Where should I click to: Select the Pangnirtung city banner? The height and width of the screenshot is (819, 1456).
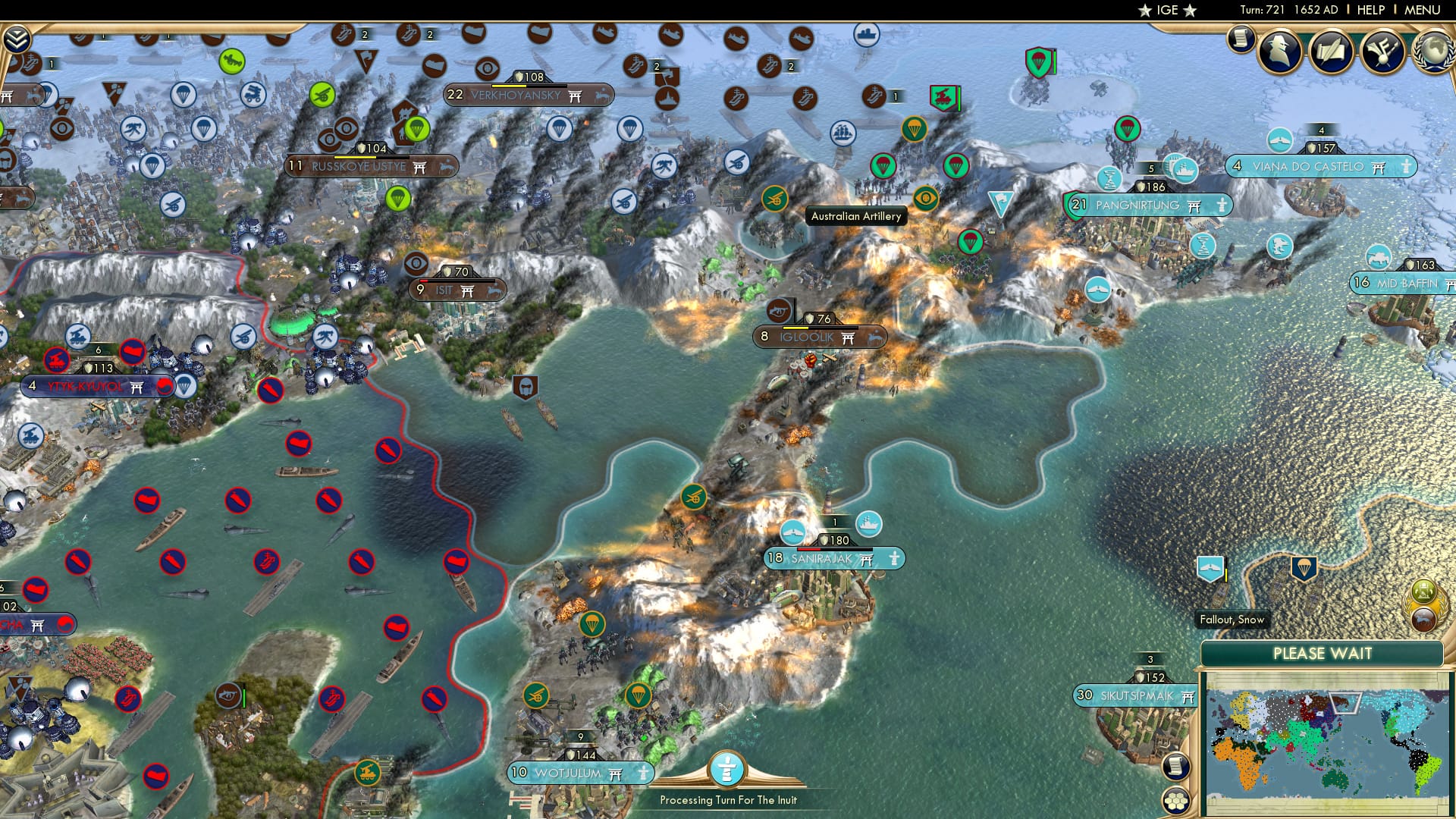click(1137, 205)
